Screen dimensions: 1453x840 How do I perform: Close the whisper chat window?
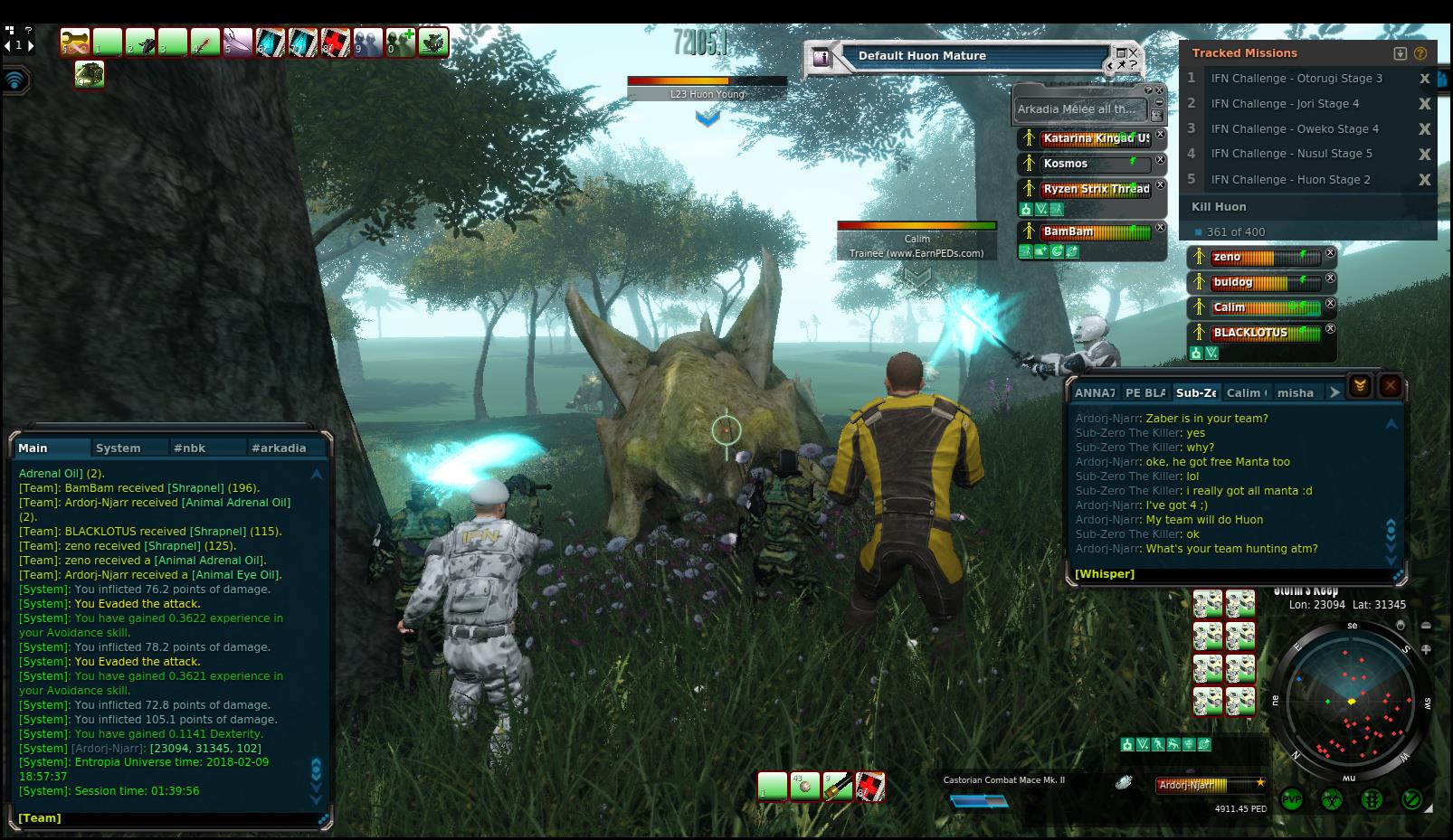click(1391, 386)
